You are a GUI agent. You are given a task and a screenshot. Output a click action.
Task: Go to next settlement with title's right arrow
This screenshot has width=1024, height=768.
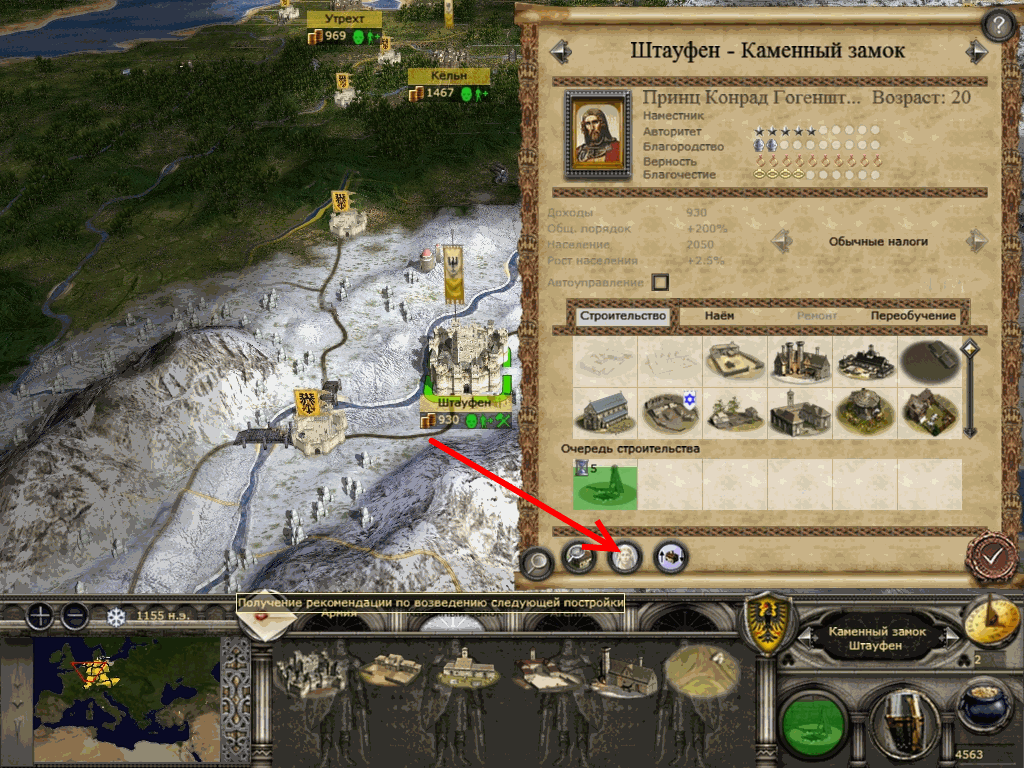(x=976, y=51)
